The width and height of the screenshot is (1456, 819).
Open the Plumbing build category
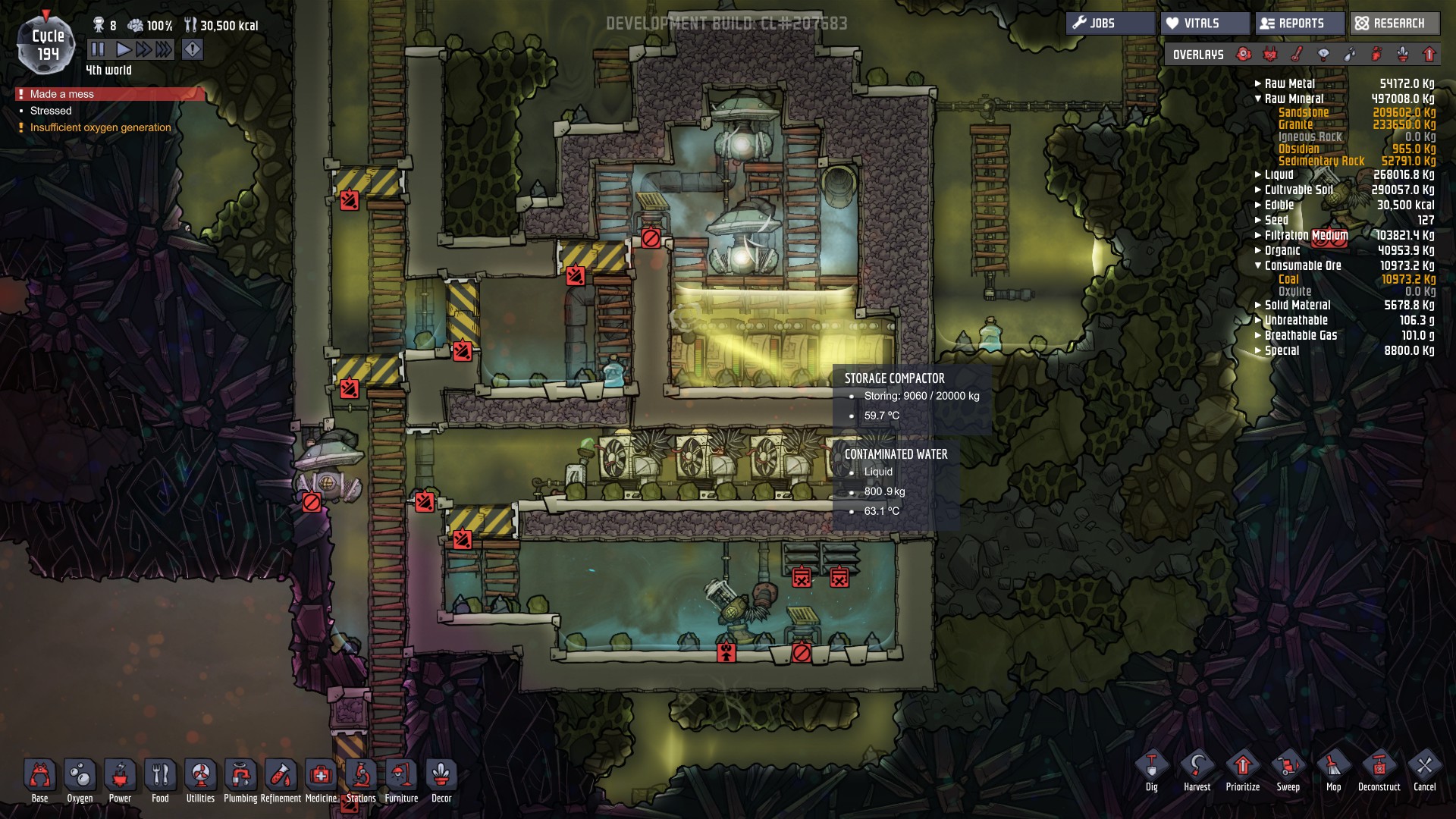[x=240, y=780]
